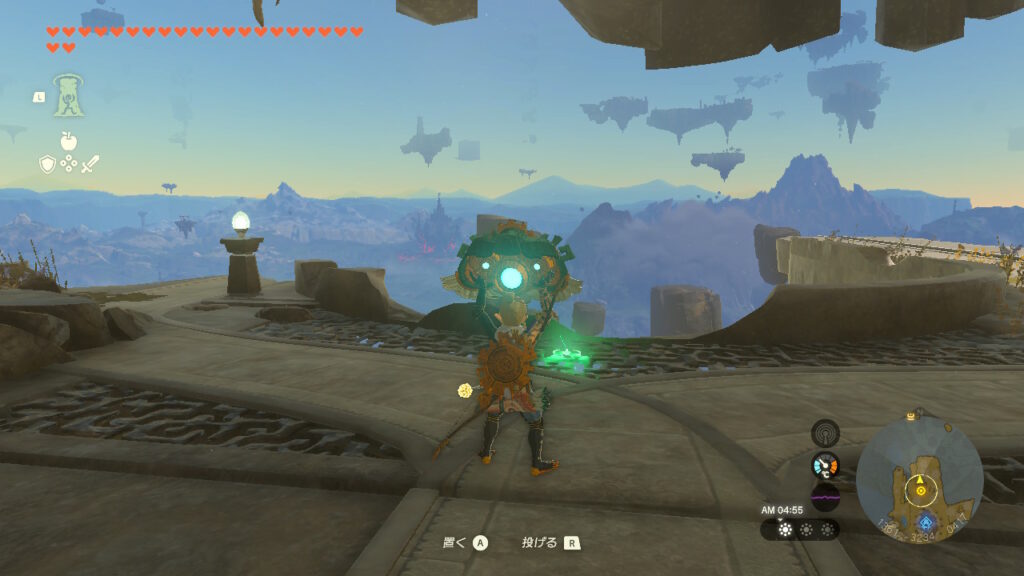
Task: Click the blue shrine marker on the minimap
Action: pos(927,522)
